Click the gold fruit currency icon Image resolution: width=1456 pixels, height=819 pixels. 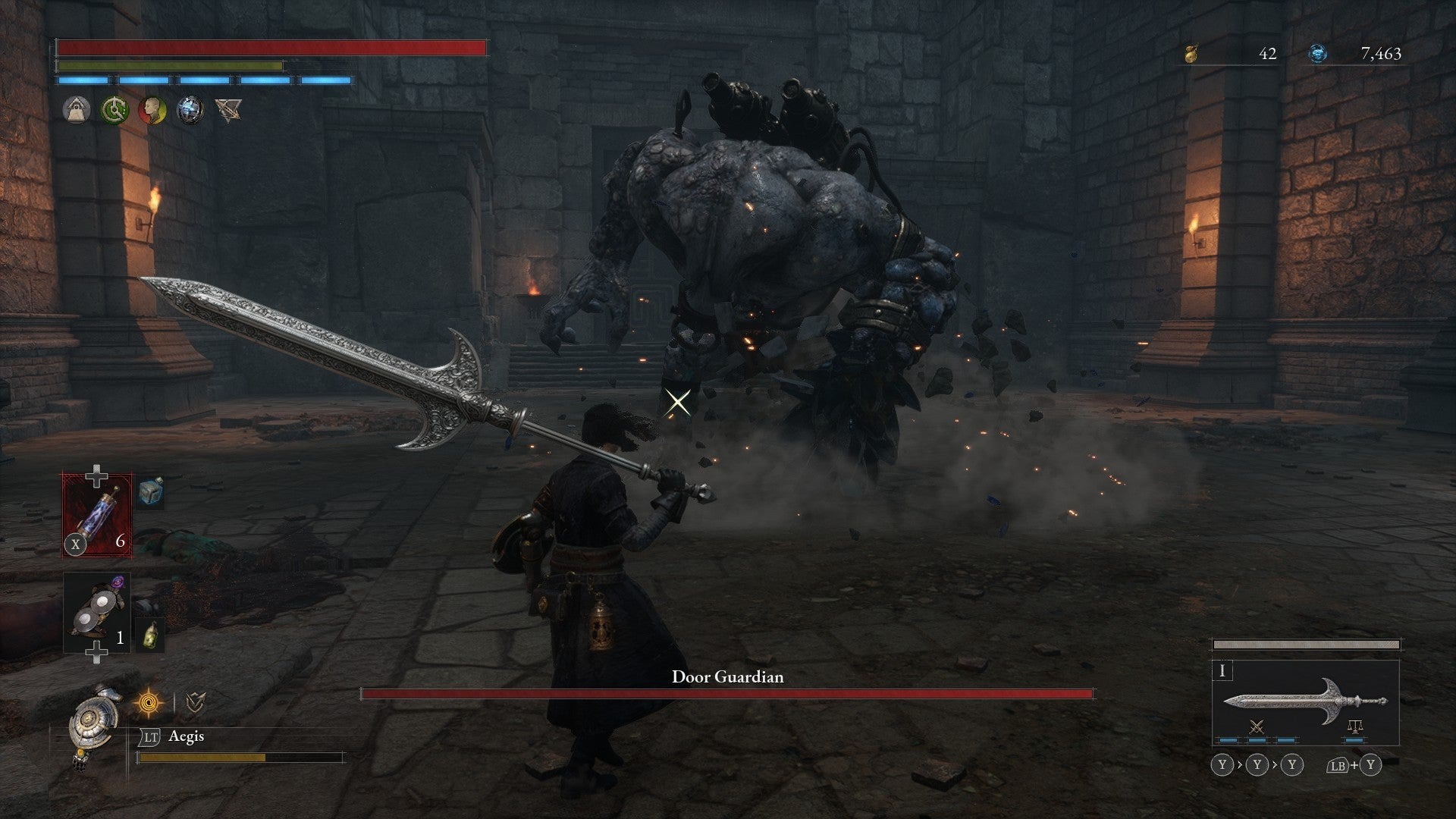click(x=1191, y=54)
